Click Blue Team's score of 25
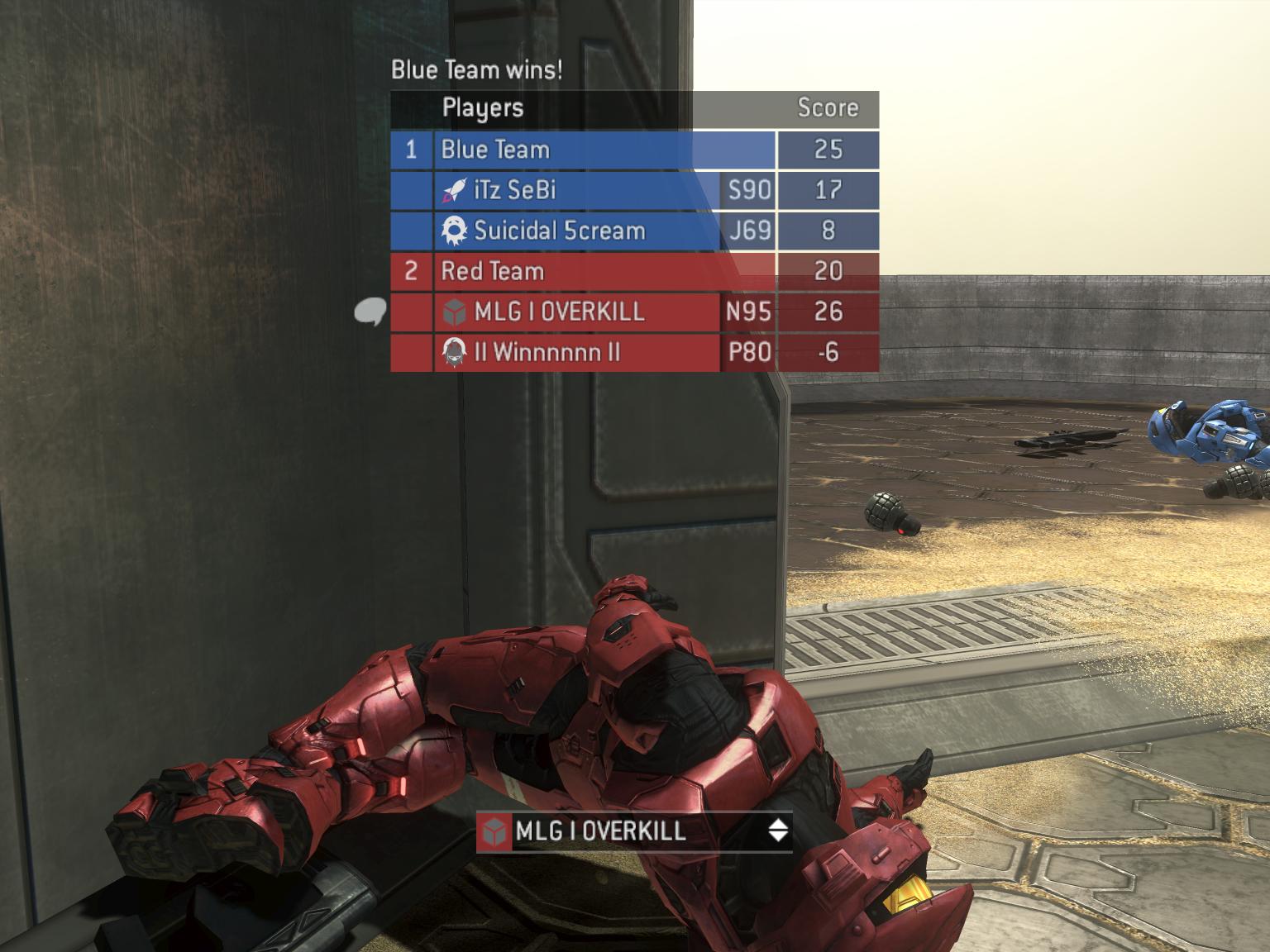 click(x=828, y=150)
